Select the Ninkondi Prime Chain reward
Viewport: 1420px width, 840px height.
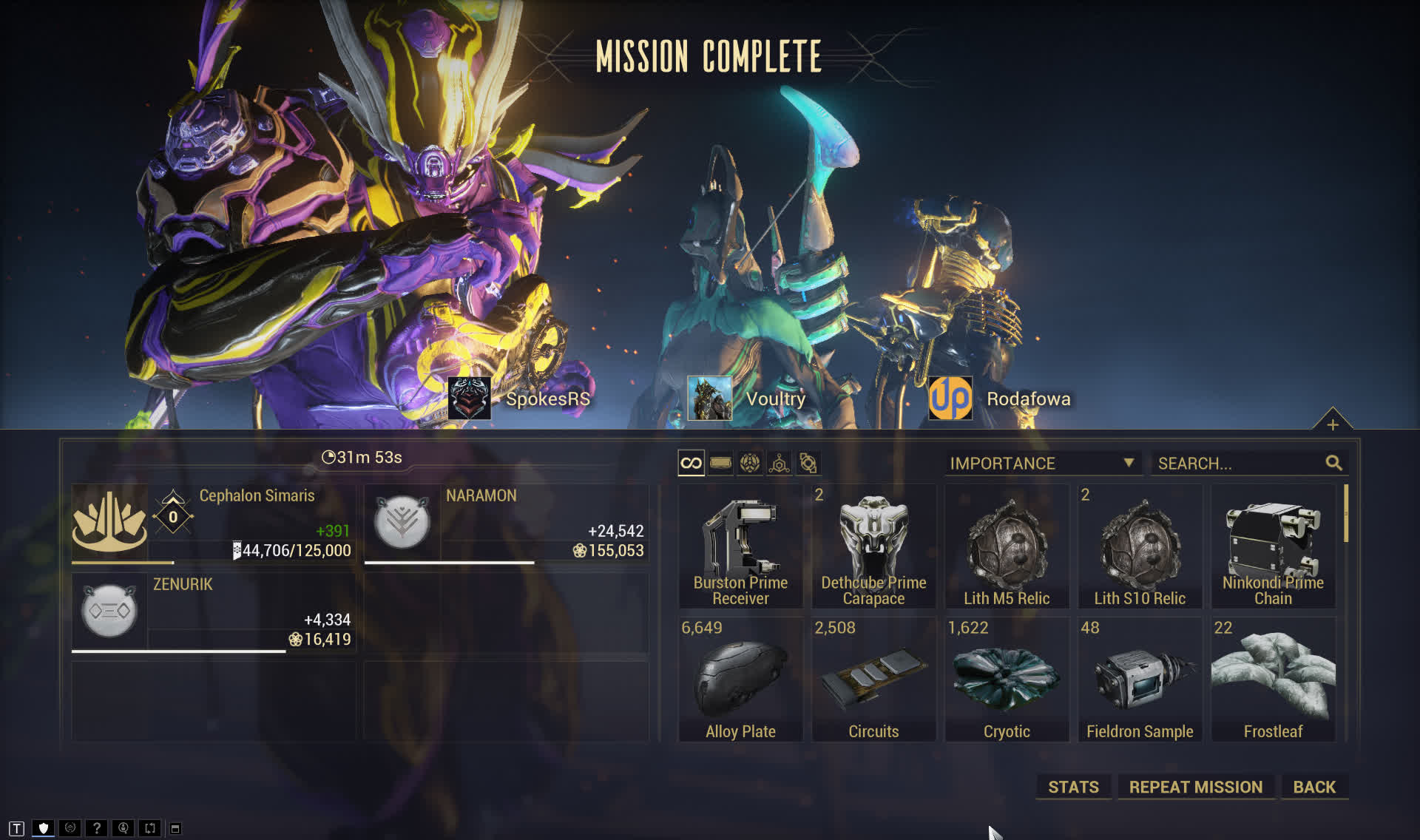tap(1273, 547)
